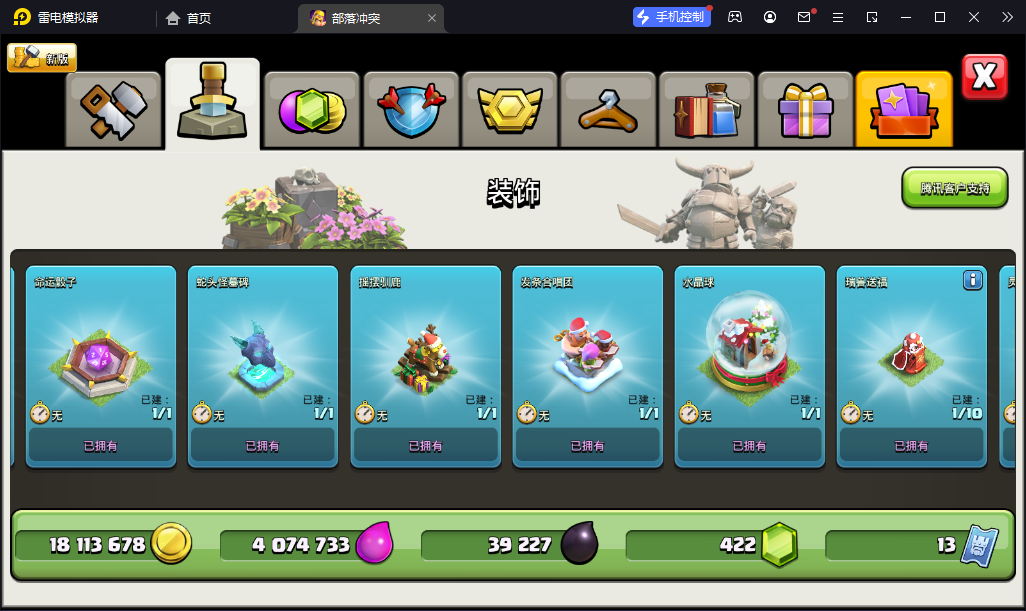
Task: Open the emulator 首页 home tab
Action: 188,18
